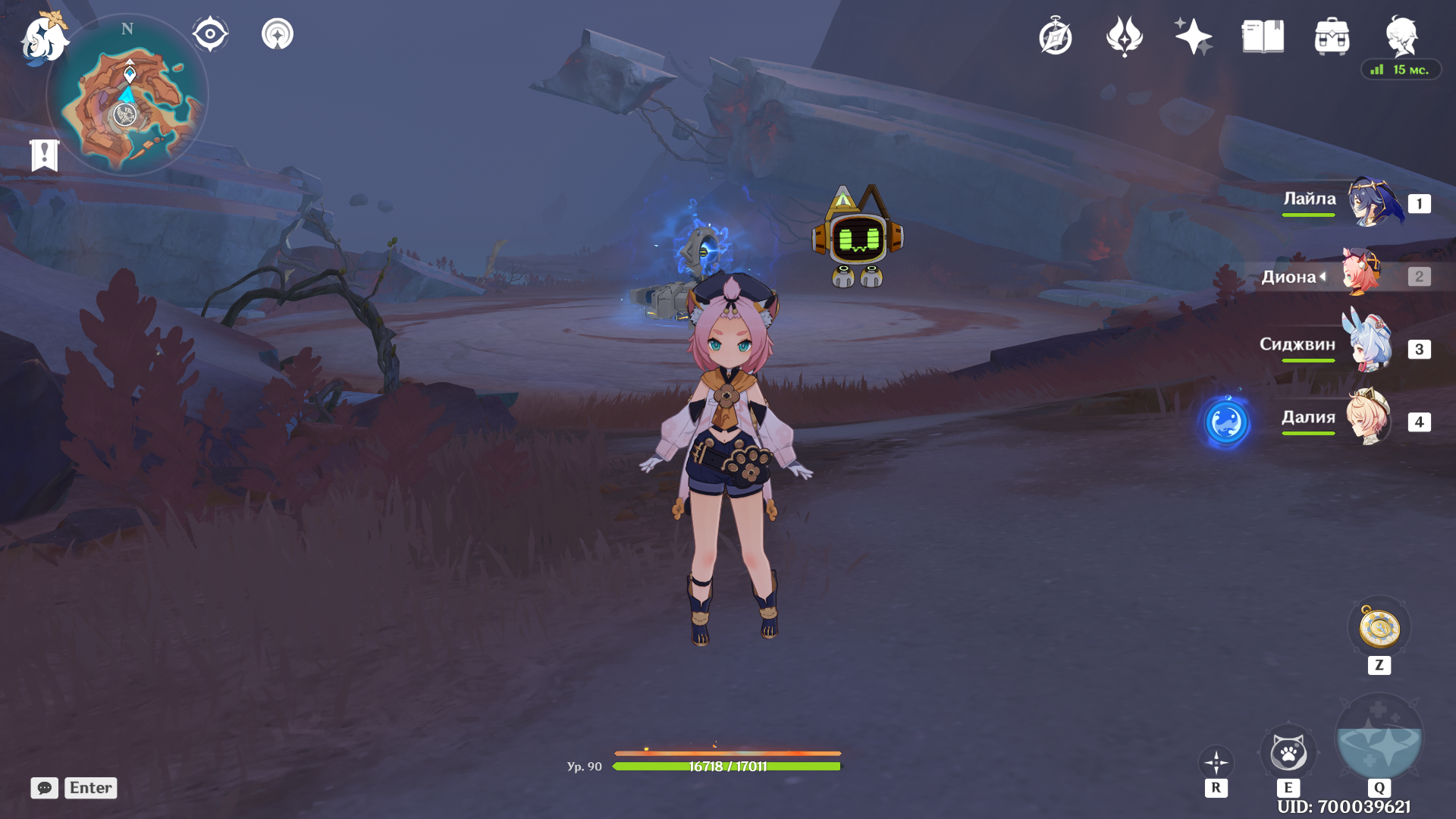Viewport: 1456px width, 819px height.
Task: Open the backpack inventory icon
Action: (x=1332, y=36)
